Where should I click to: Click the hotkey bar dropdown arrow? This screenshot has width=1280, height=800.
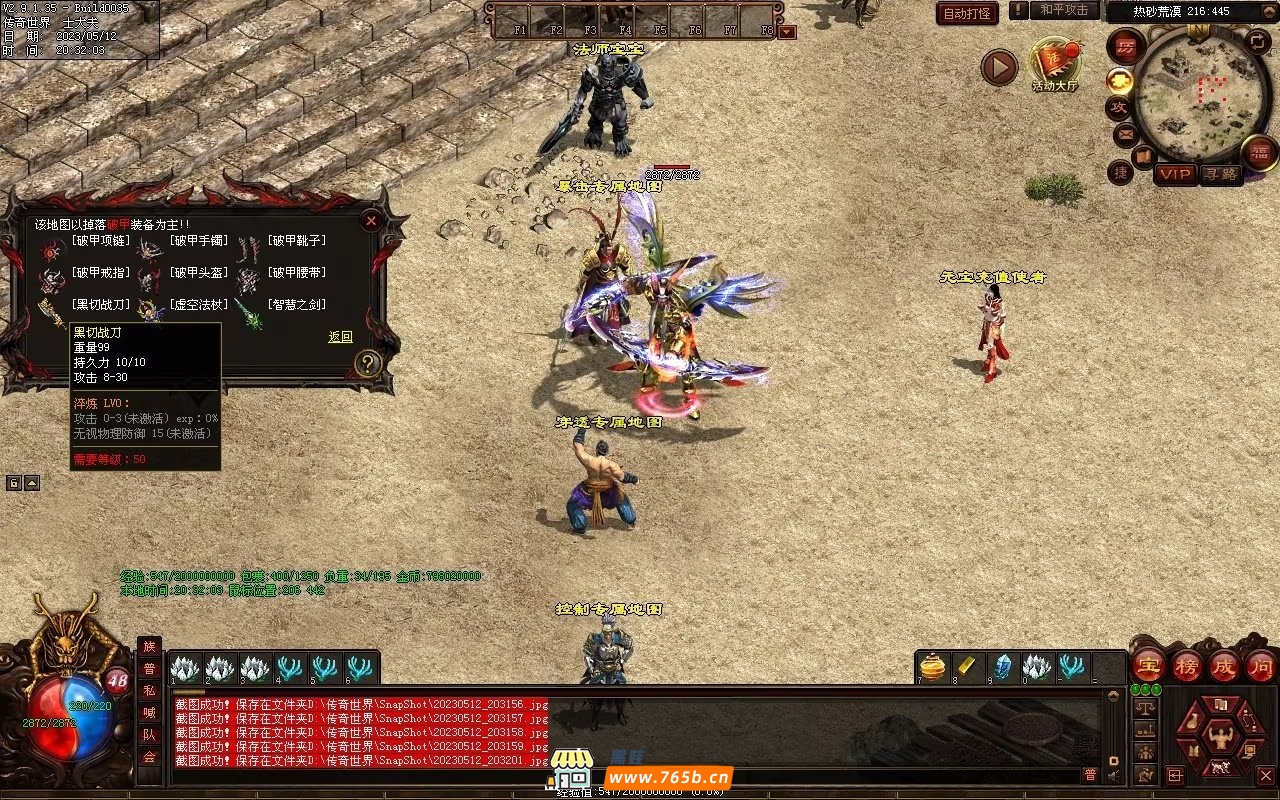pos(787,31)
